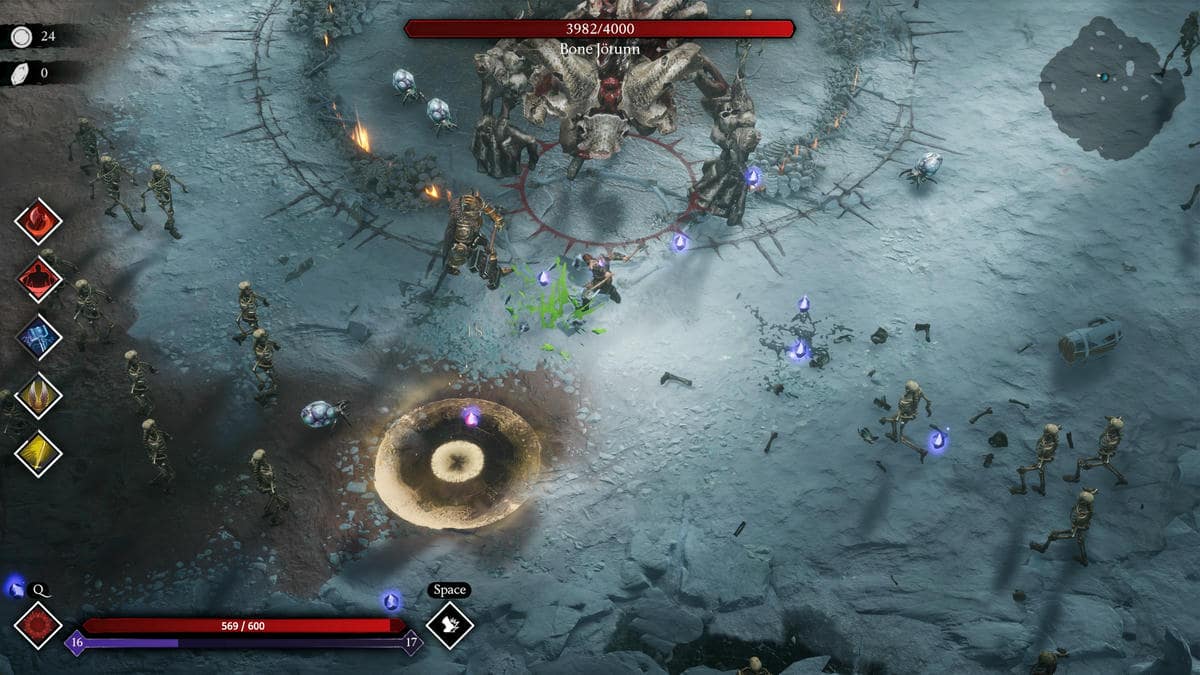This screenshot has width=1200, height=675.
Task: Choose the blue hammer ability icon
Action: (x=39, y=337)
